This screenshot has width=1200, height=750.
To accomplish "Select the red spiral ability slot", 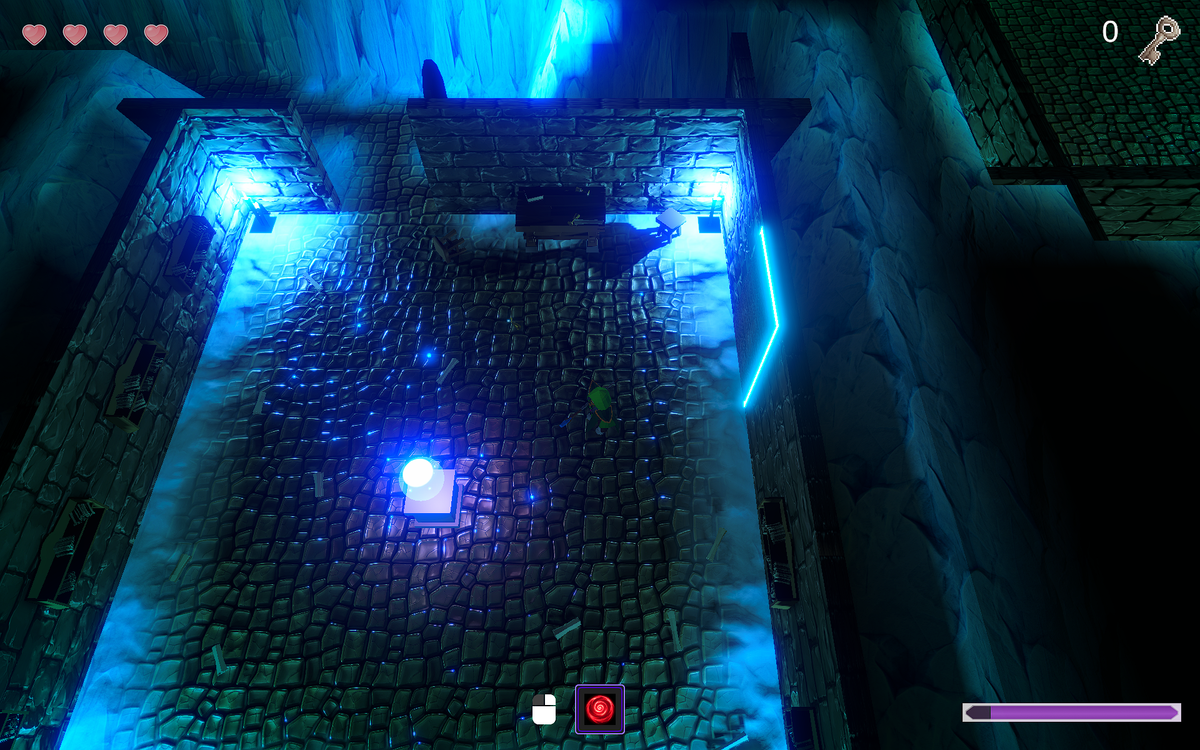I will click(x=600, y=709).
